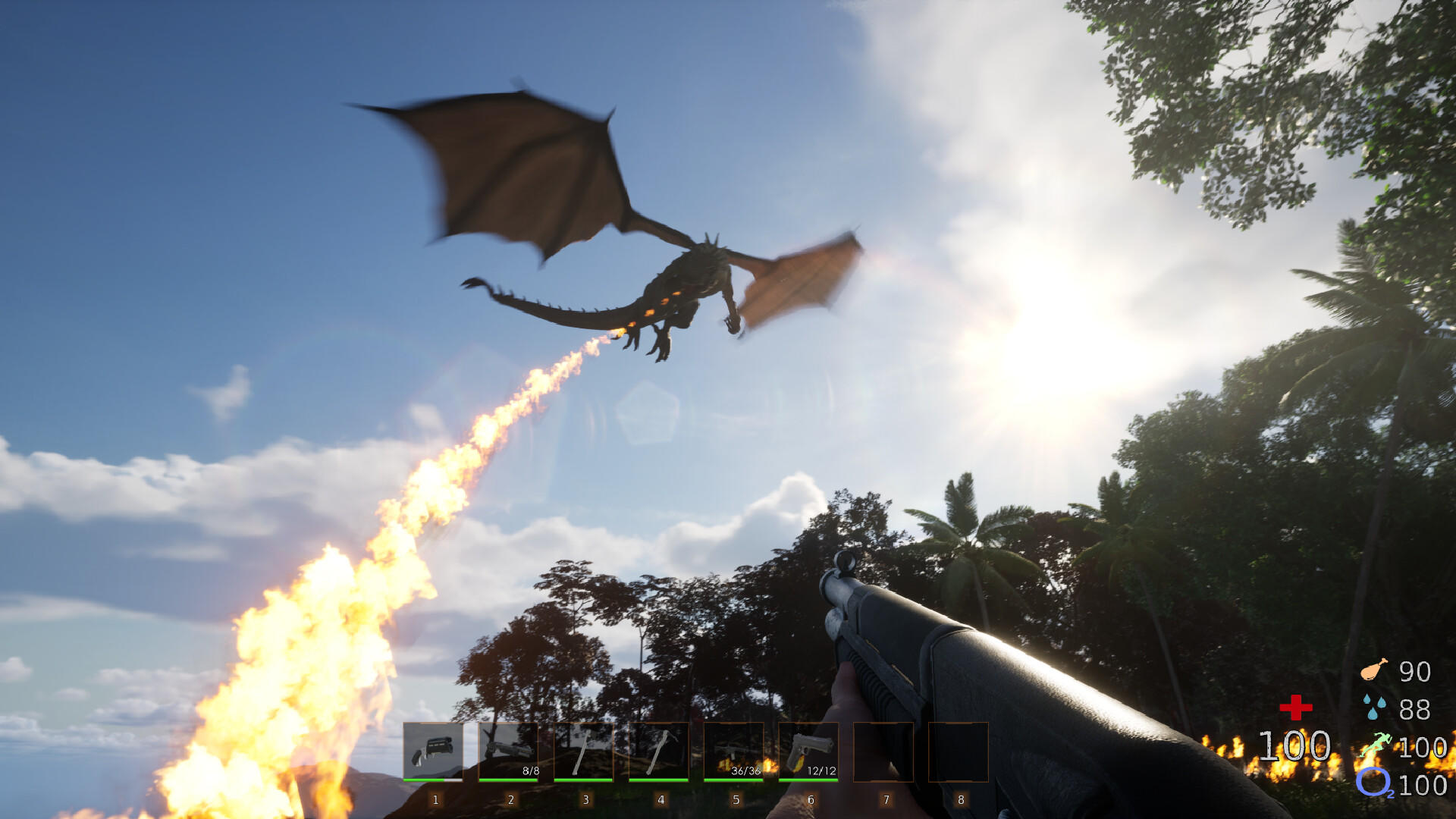Click the number 5 slot label
The image size is (1456, 819).
[735, 799]
